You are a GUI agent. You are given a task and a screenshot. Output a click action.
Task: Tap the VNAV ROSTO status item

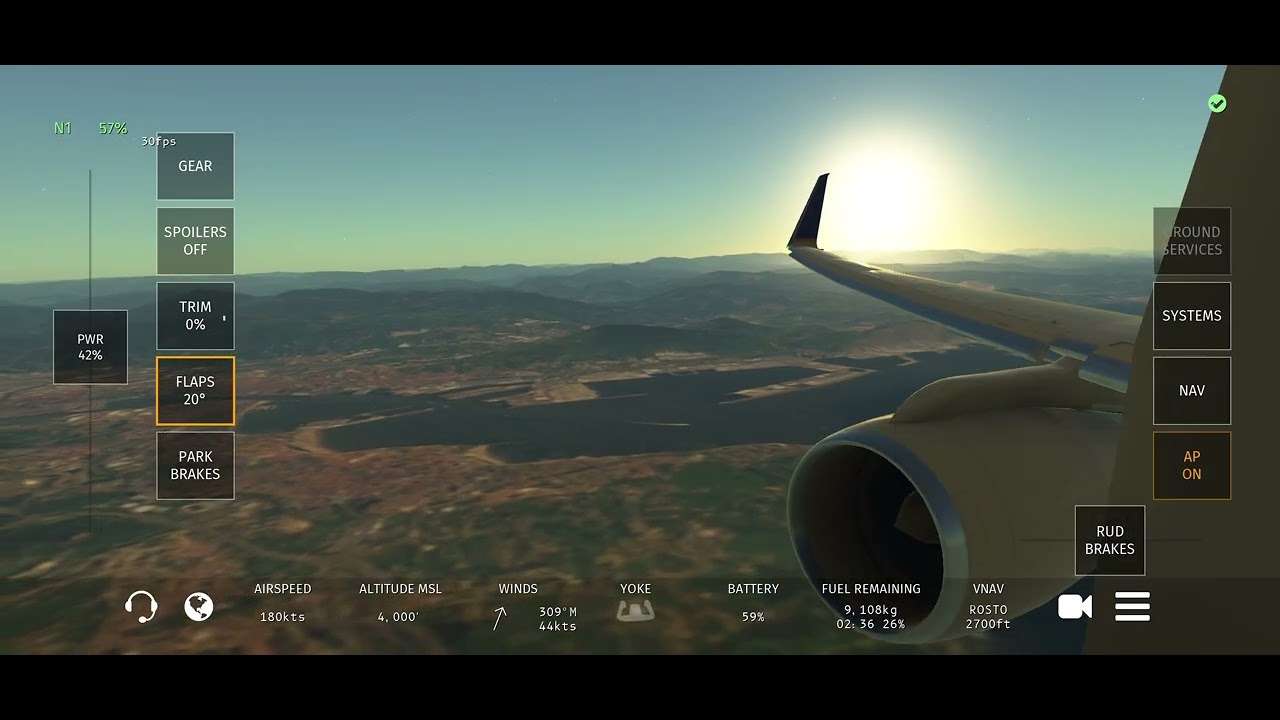(988, 607)
